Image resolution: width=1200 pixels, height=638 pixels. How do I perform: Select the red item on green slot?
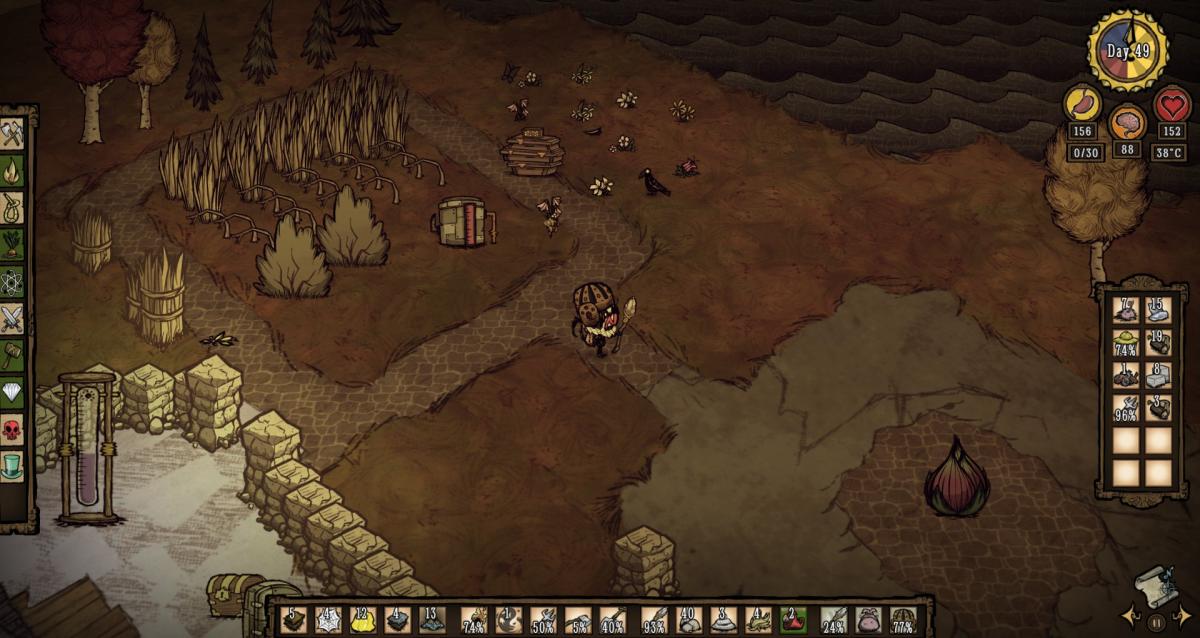click(793, 620)
